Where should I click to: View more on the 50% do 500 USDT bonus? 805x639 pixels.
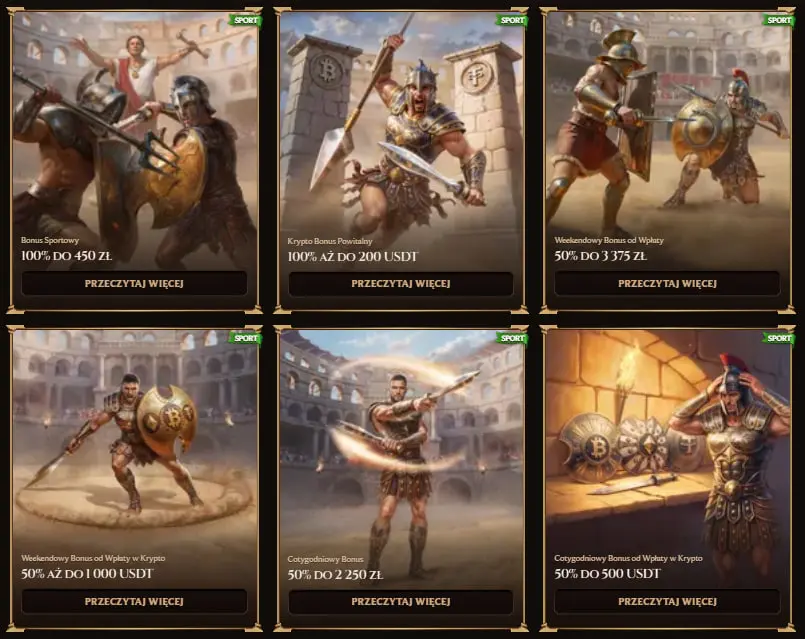667,601
